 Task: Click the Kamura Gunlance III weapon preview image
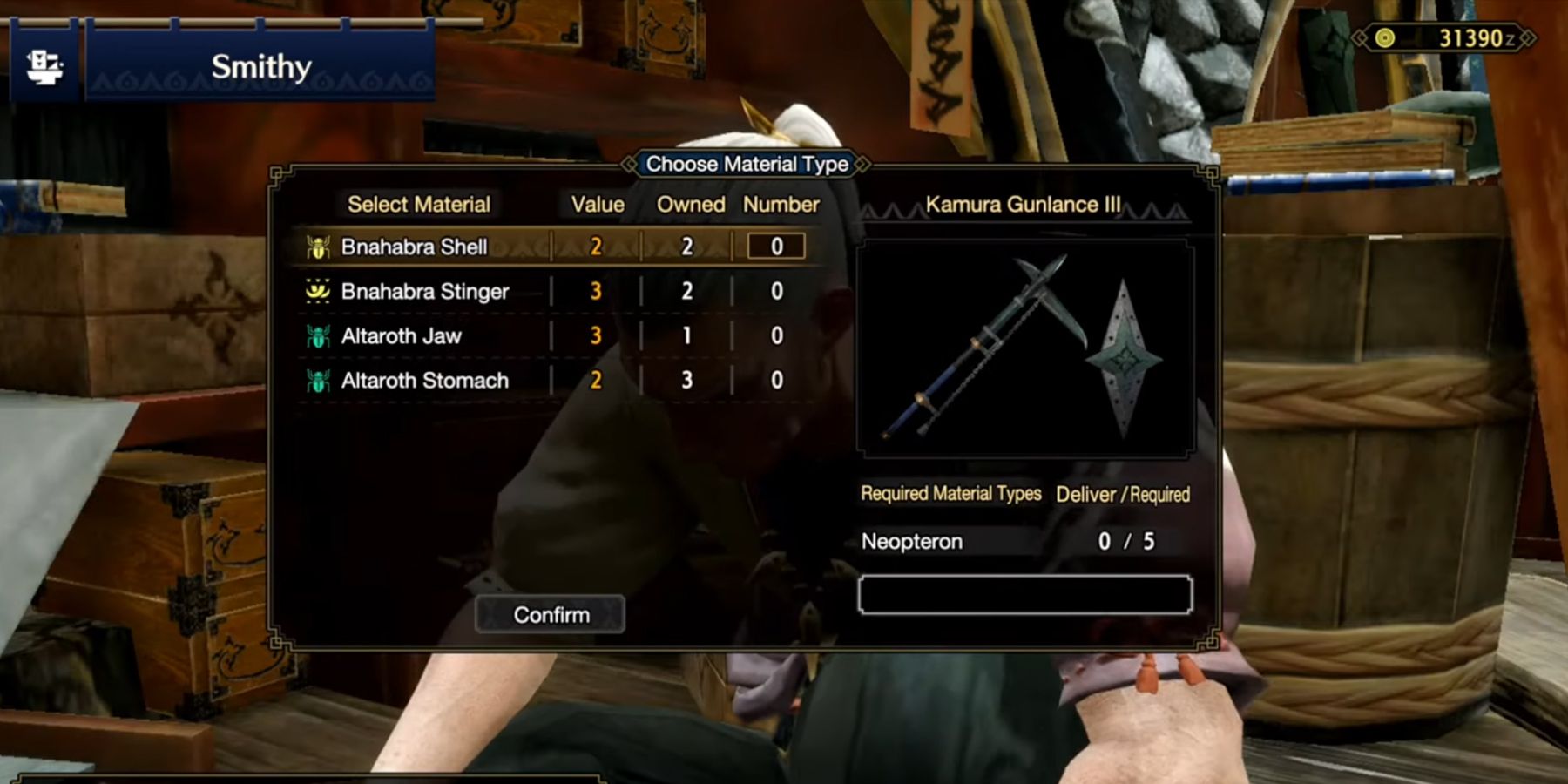[x=1026, y=348]
